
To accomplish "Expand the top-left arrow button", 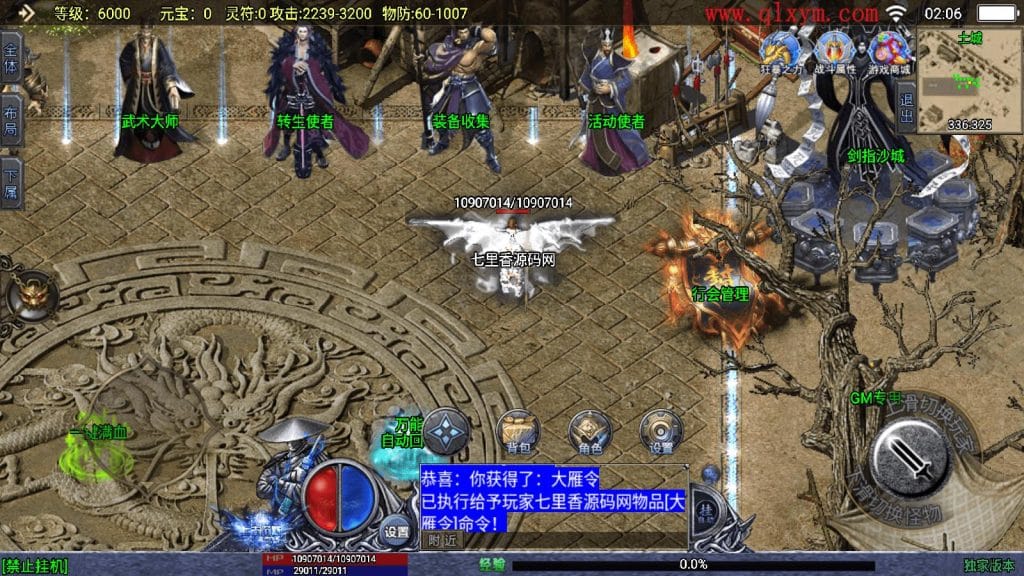I will click(x=25, y=13).
